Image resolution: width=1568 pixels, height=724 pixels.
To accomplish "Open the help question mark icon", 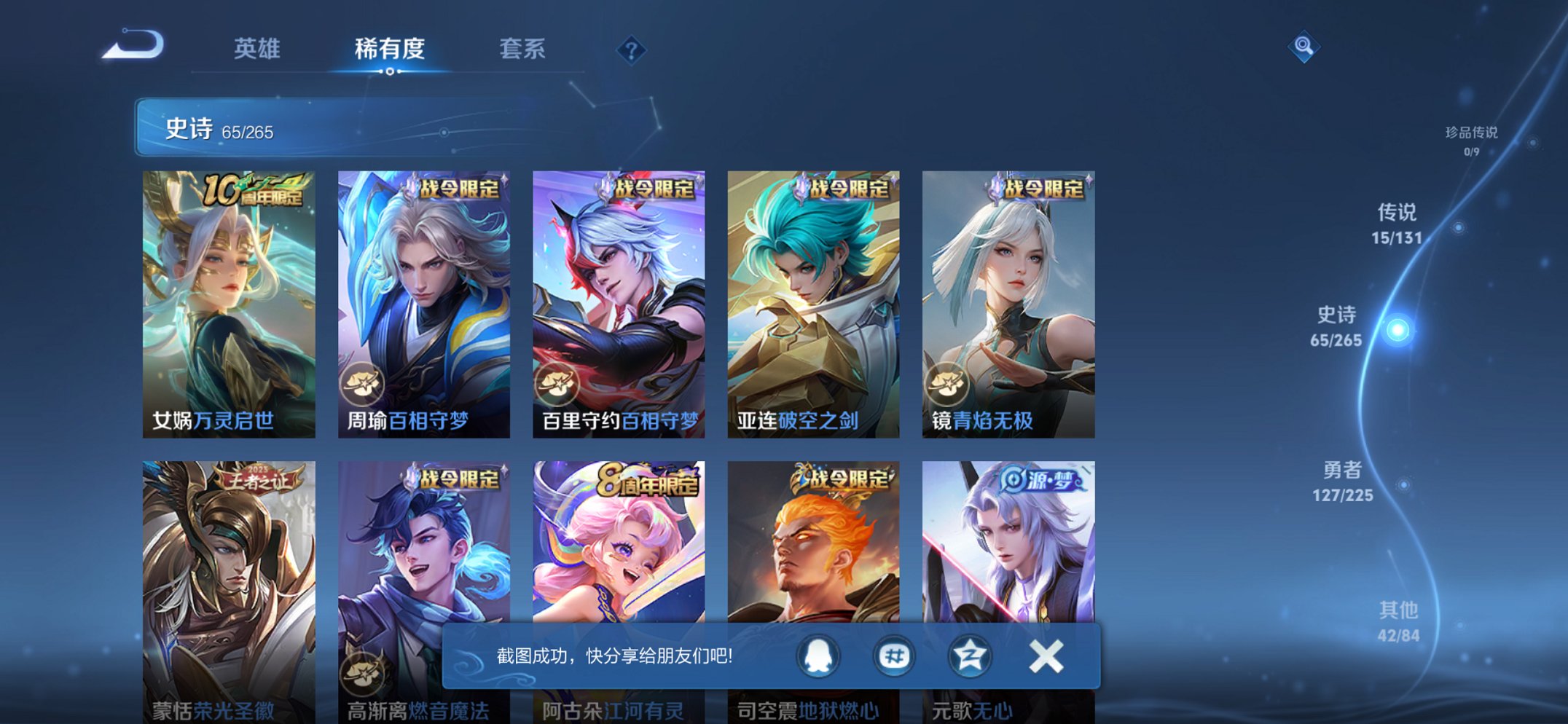I will 631,50.
